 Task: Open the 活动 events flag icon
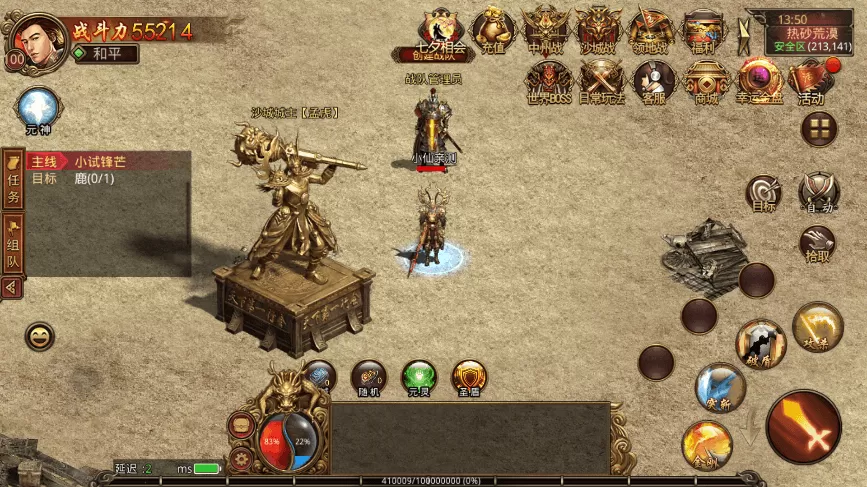click(x=811, y=80)
